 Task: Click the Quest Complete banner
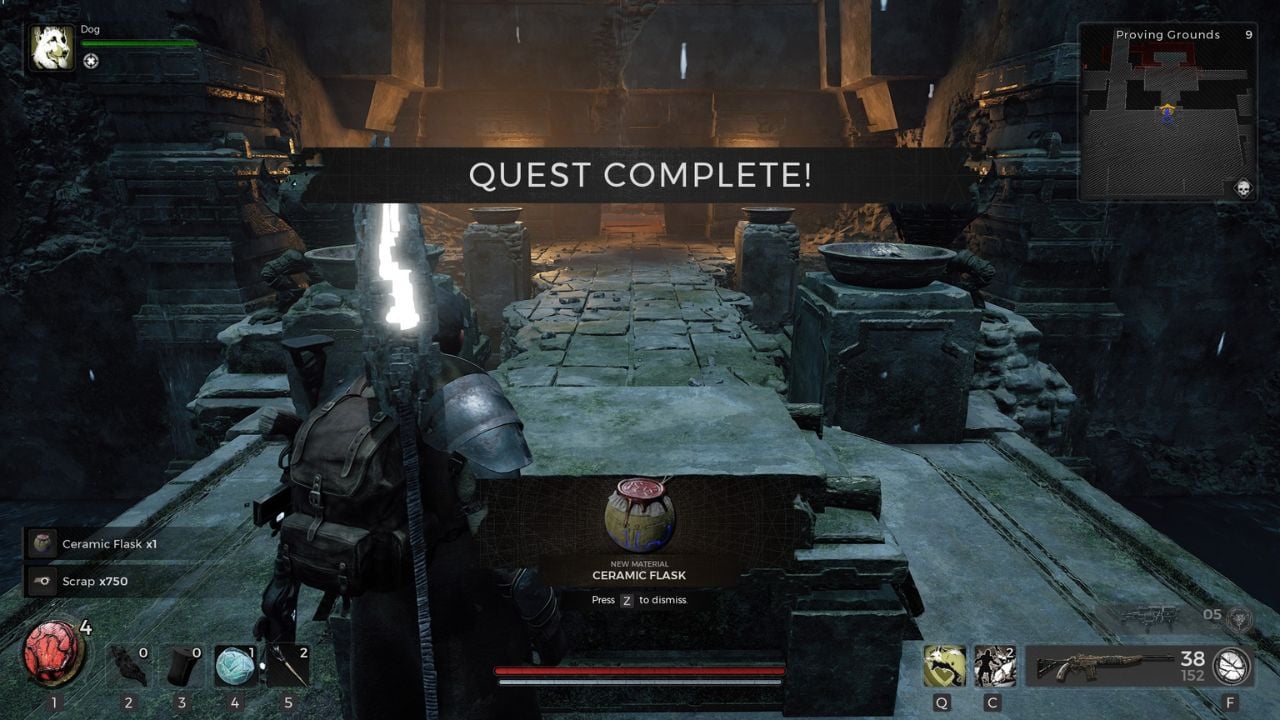[640, 175]
